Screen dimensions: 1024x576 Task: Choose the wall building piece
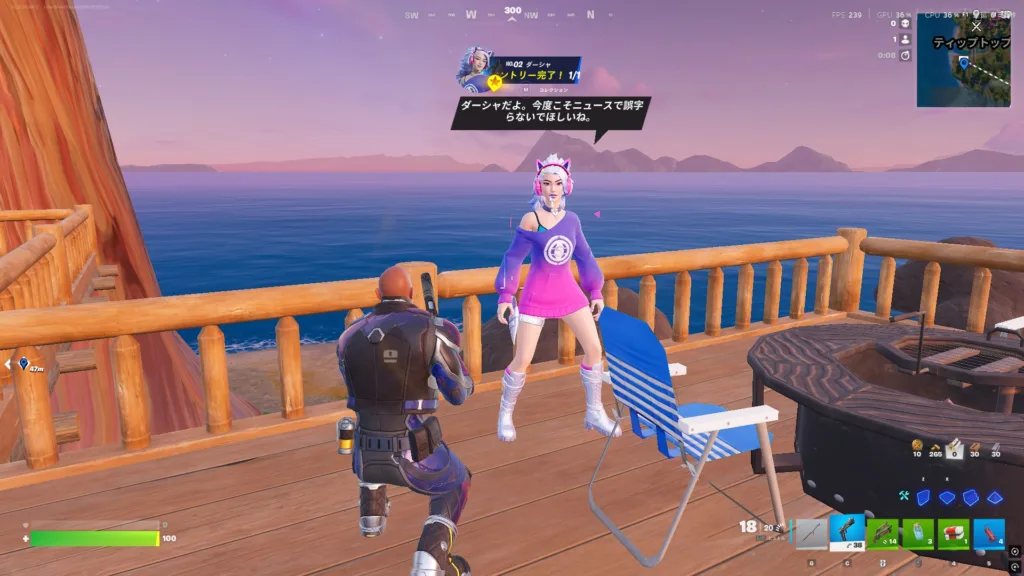pos(923,497)
